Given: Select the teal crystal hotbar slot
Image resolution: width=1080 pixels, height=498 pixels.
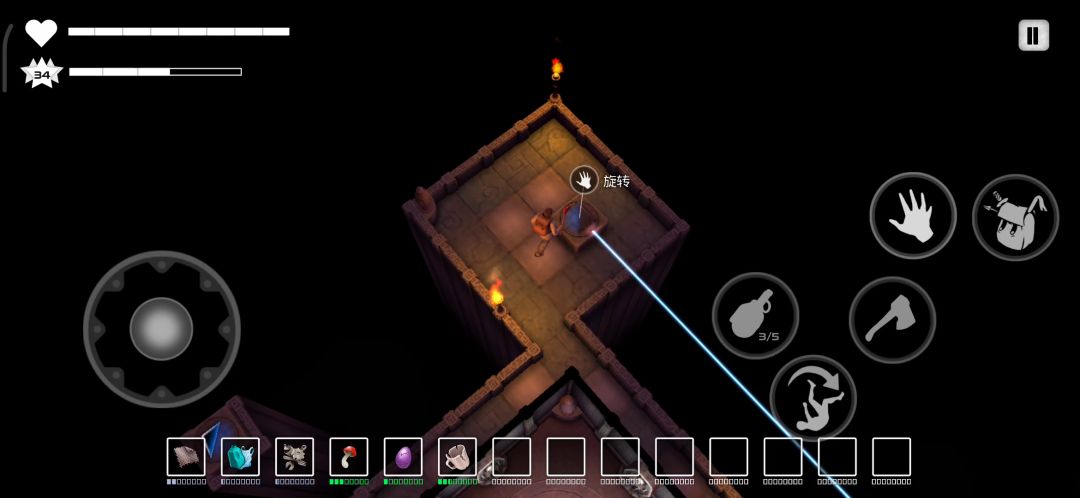Looking at the screenshot, I should [240, 457].
